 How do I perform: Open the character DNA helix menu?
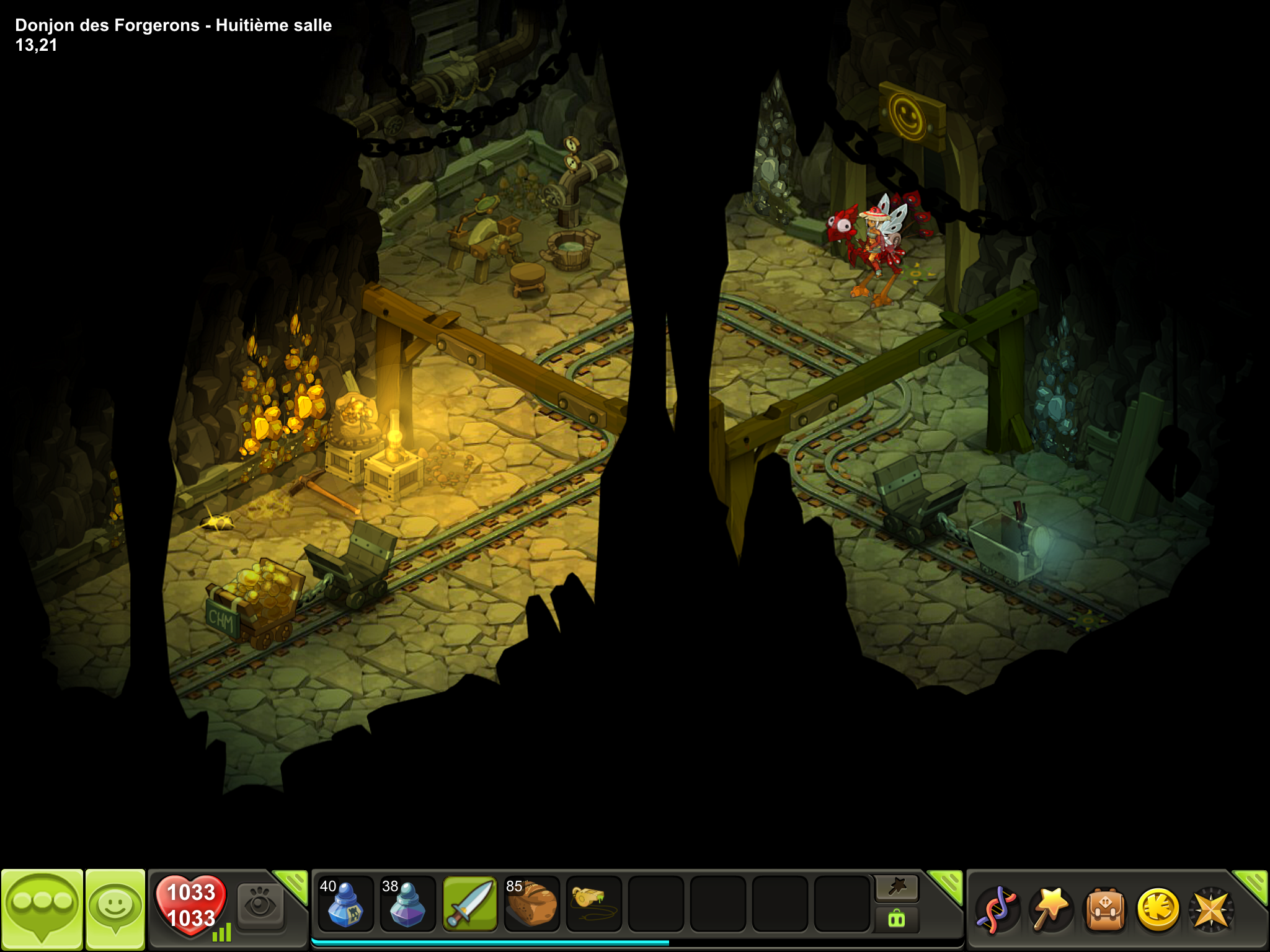(997, 909)
